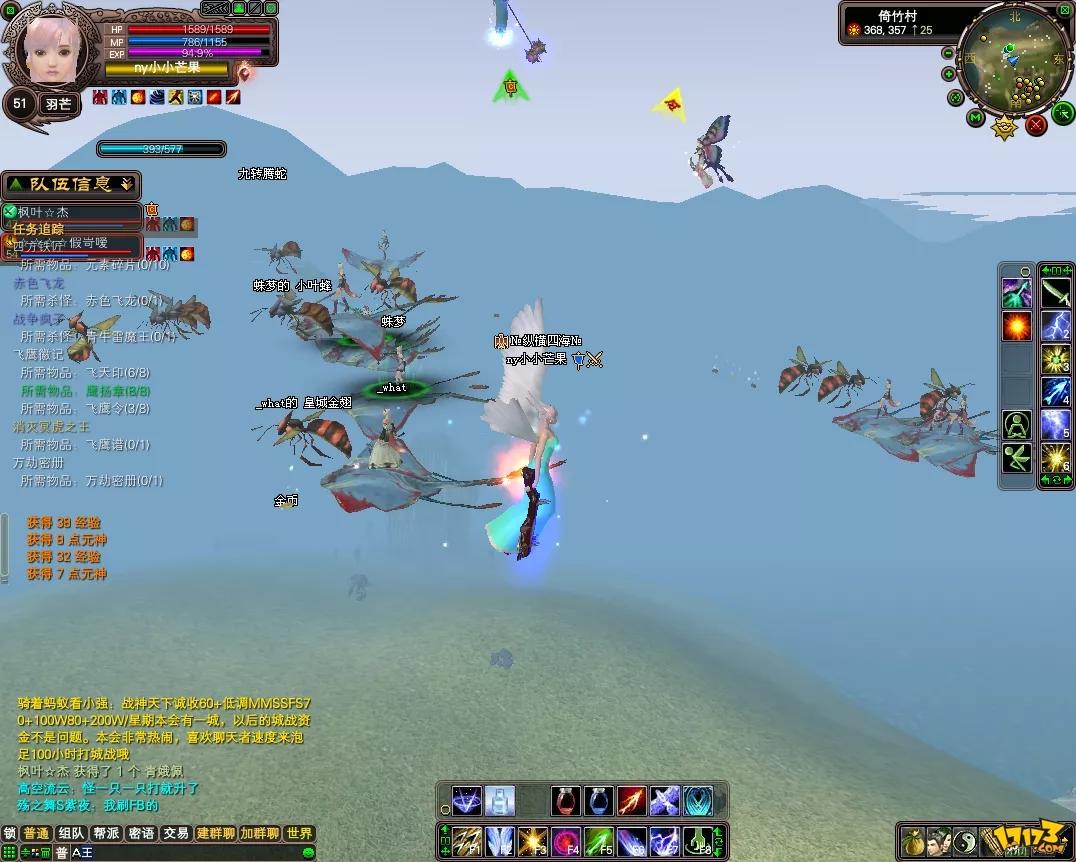This screenshot has width=1076, height=862.
Task: Activate the F5 green arrow skill
Action: 598,841
